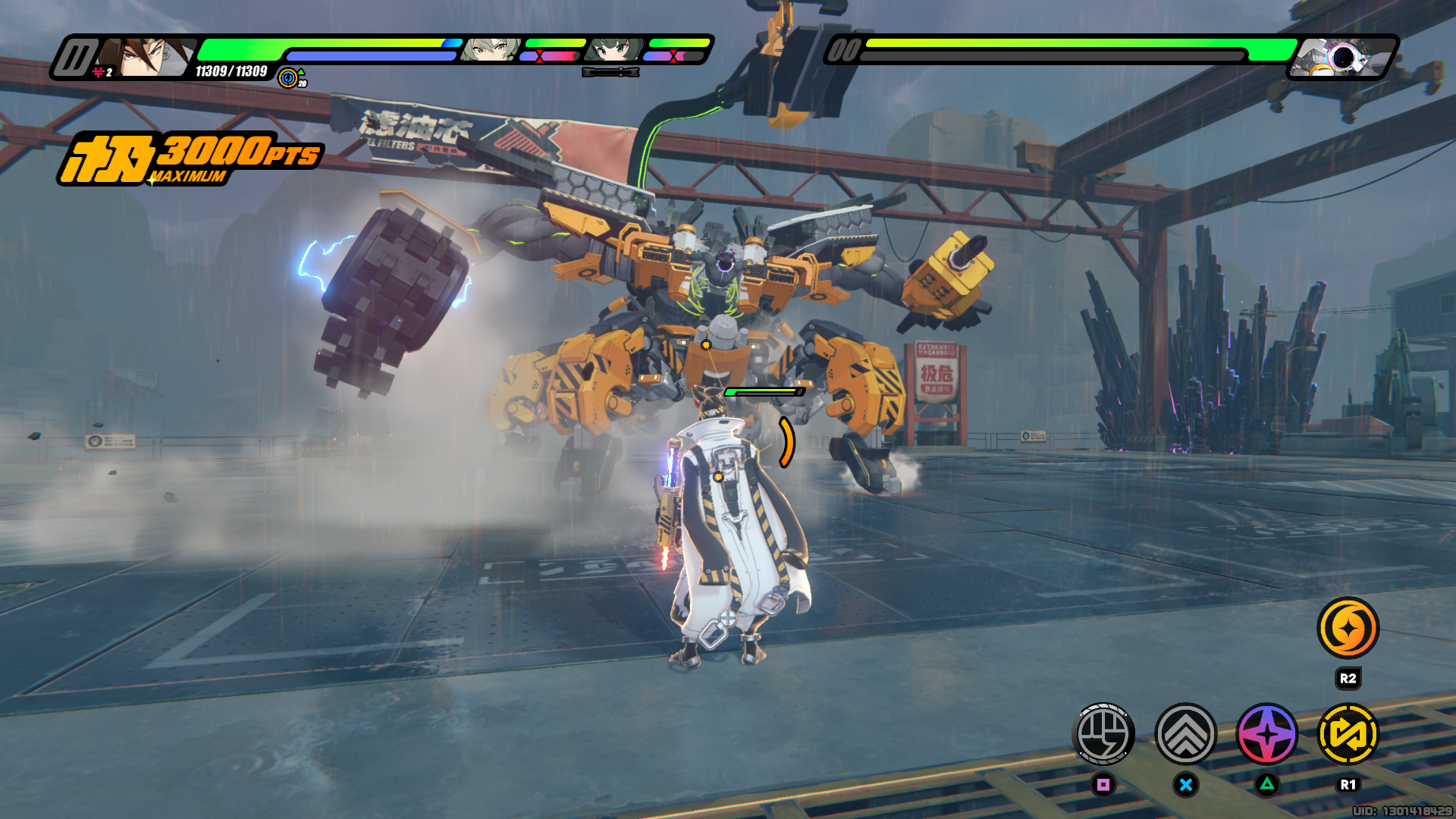The width and height of the screenshot is (1456, 819).
Task: Select the blue buff icon under health
Action: tap(288, 77)
